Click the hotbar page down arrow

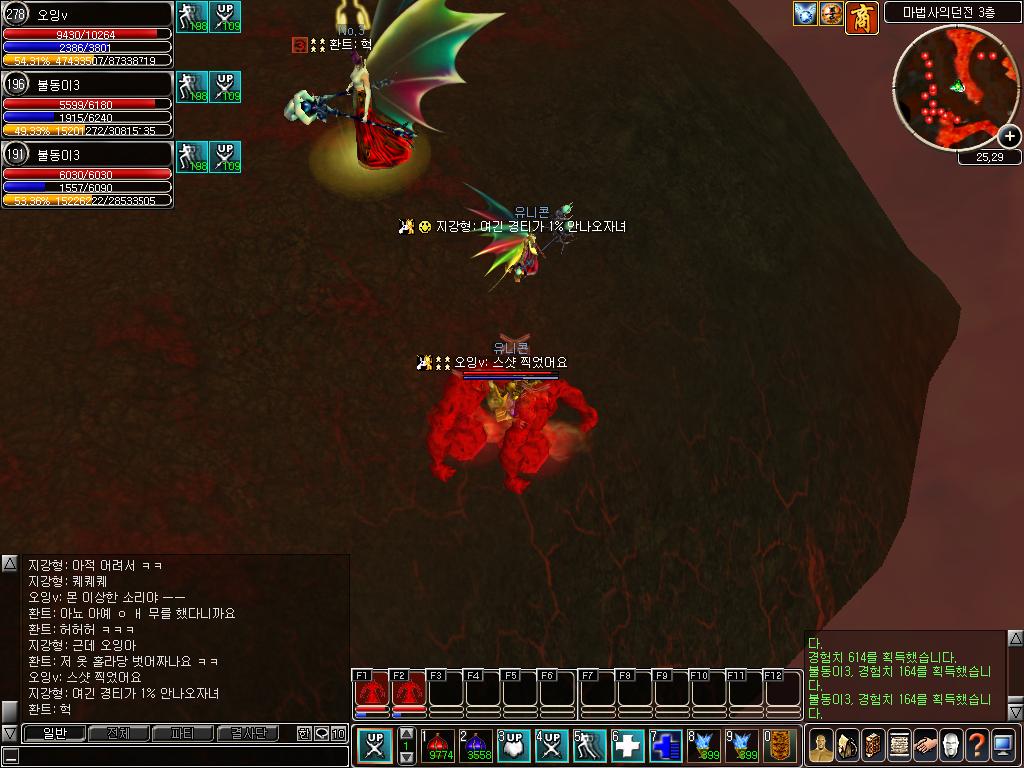(407, 758)
